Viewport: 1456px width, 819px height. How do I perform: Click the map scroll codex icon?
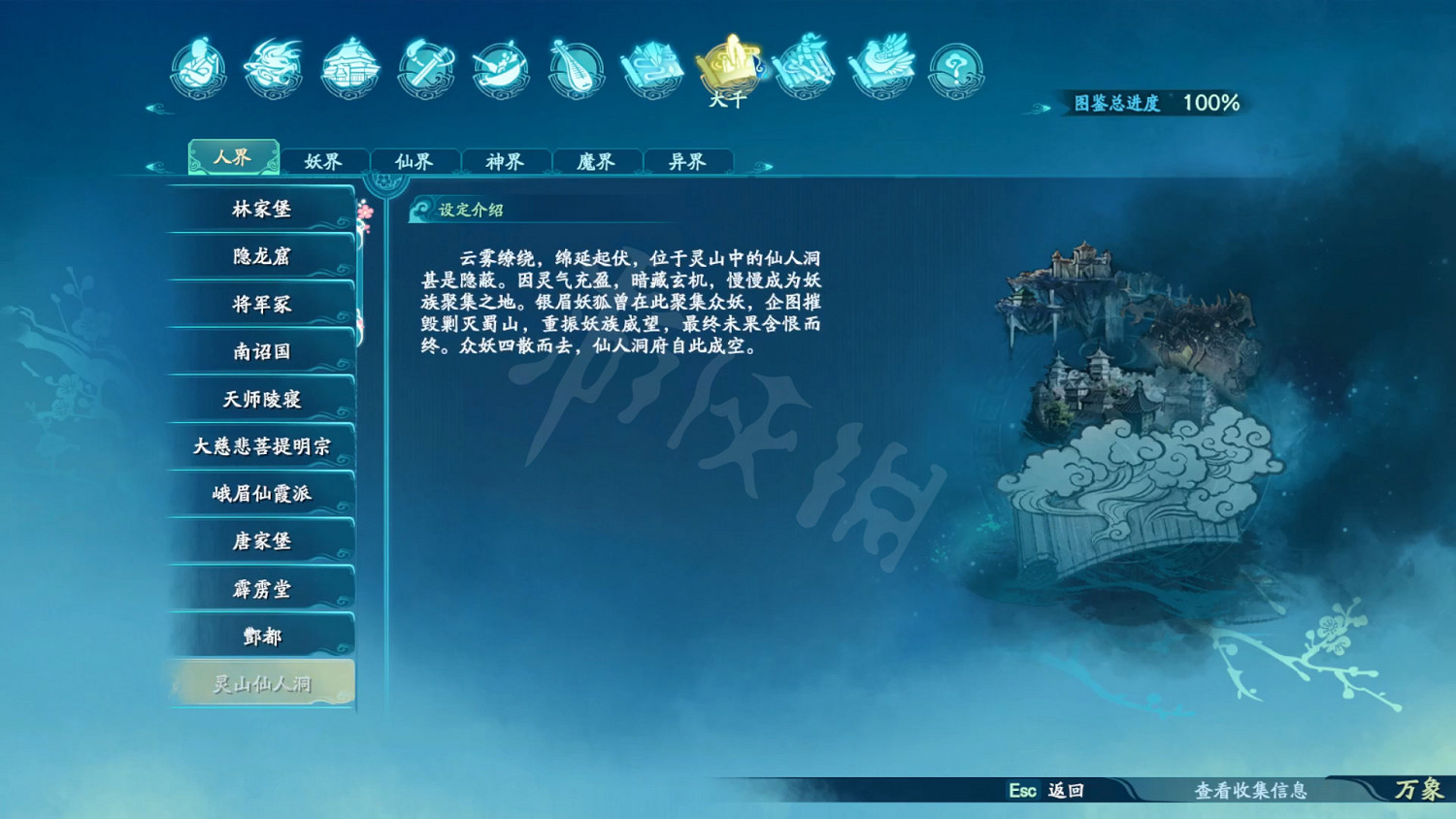click(x=652, y=68)
